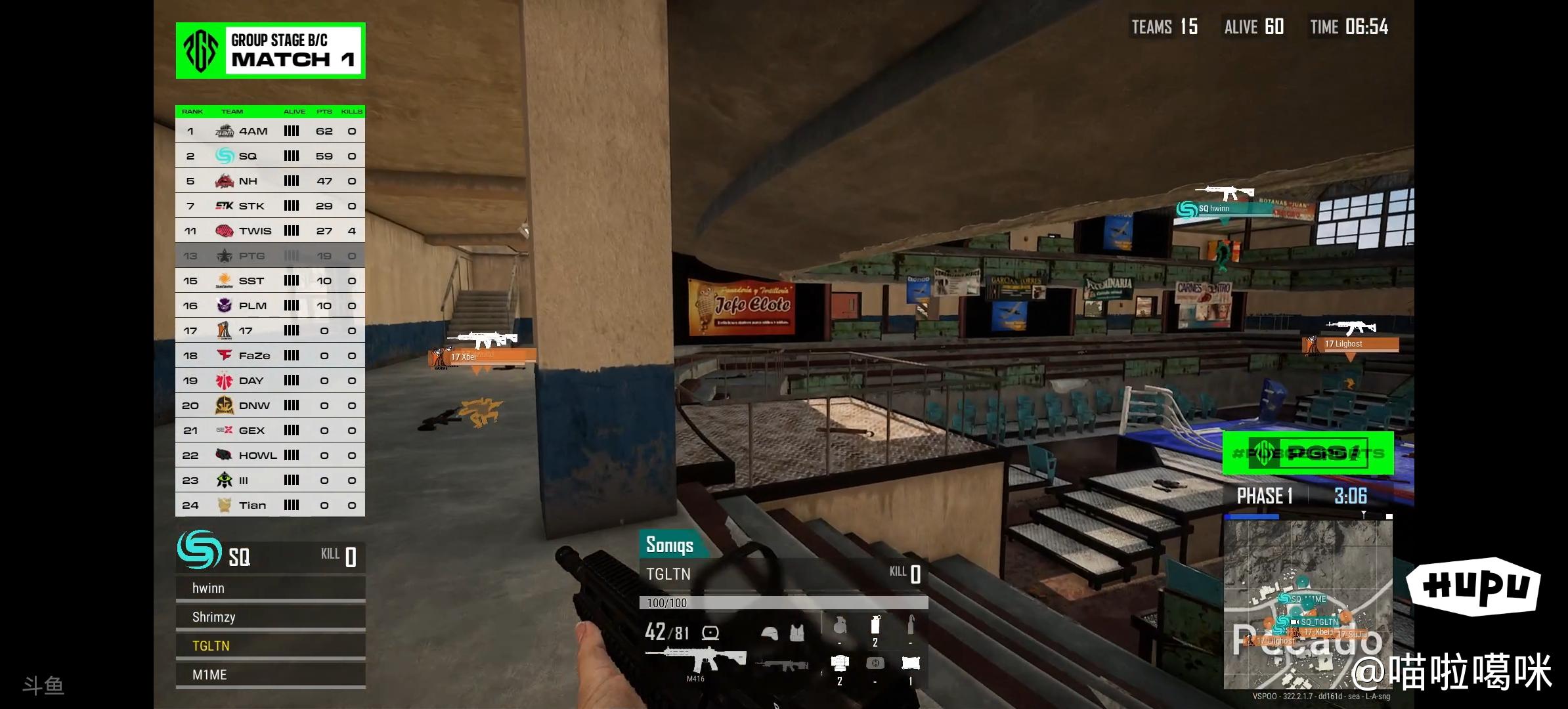
Task: Choose M1ME in the SQ player list
Action: pyautogui.click(x=270, y=676)
